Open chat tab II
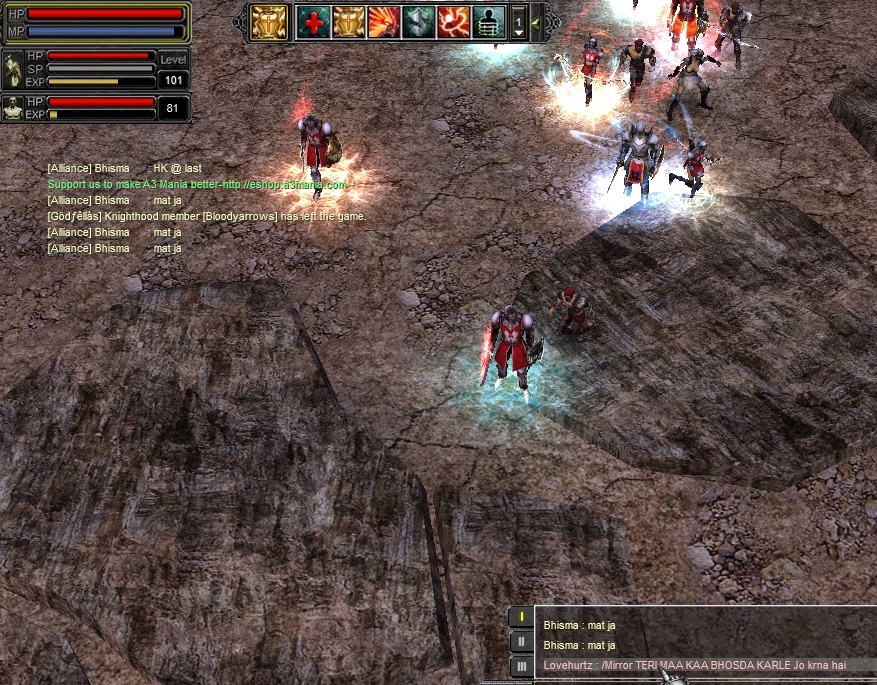 pos(521,641)
